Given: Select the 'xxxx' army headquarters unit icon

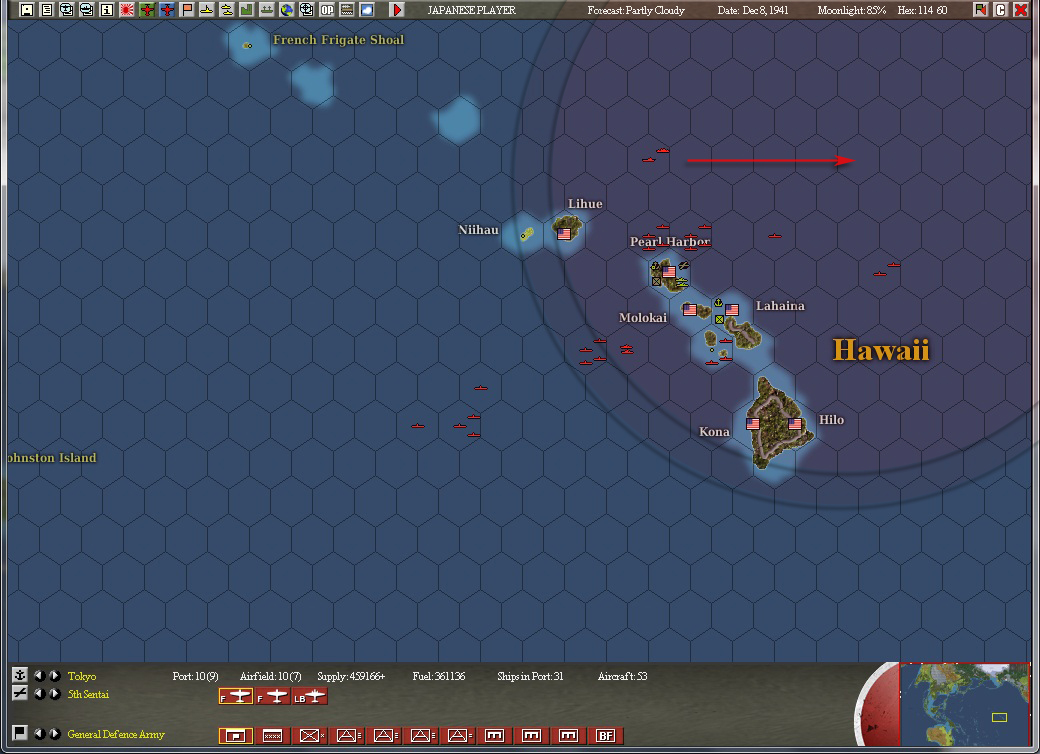Looking at the screenshot, I should point(271,735).
